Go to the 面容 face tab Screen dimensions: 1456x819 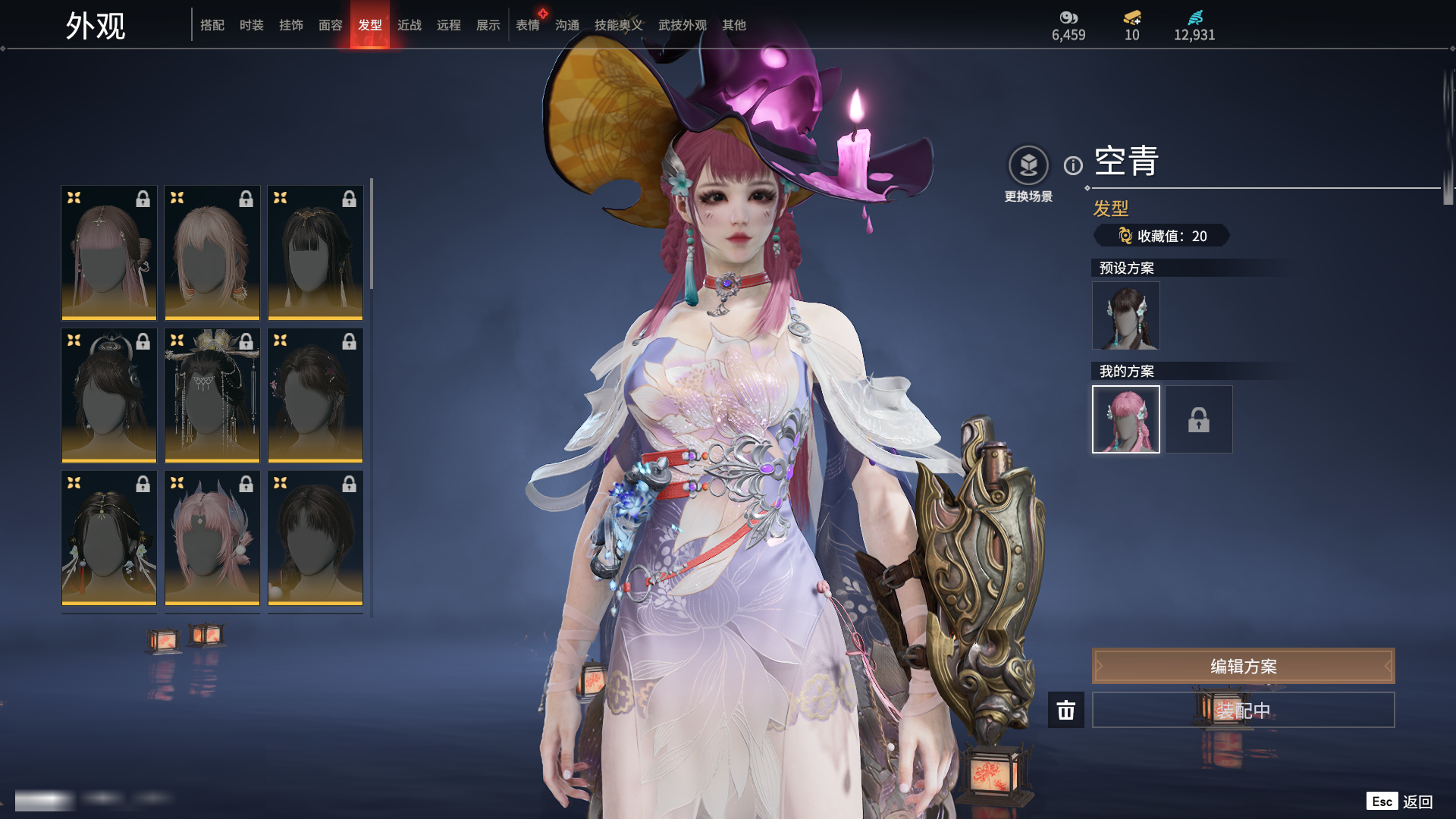point(331,25)
